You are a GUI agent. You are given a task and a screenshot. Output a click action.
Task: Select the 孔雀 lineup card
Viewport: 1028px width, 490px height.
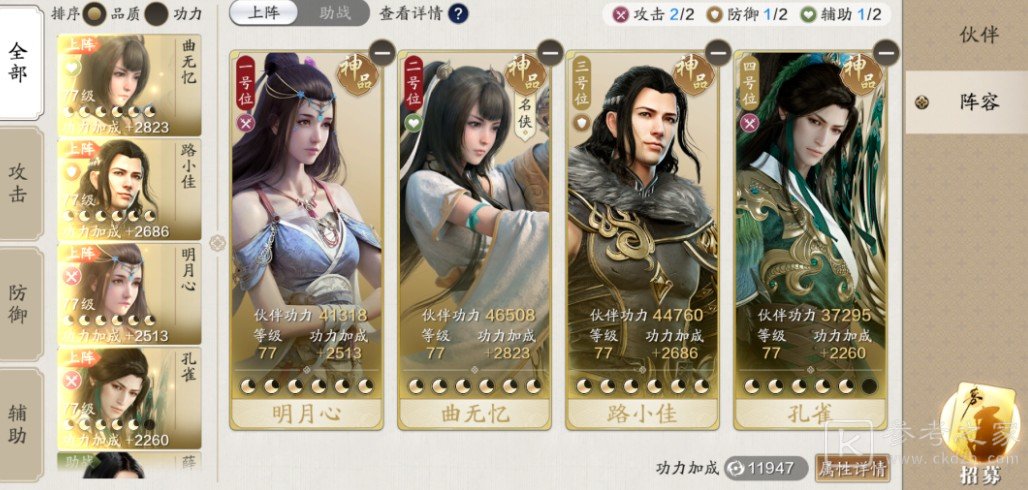(x=811, y=240)
